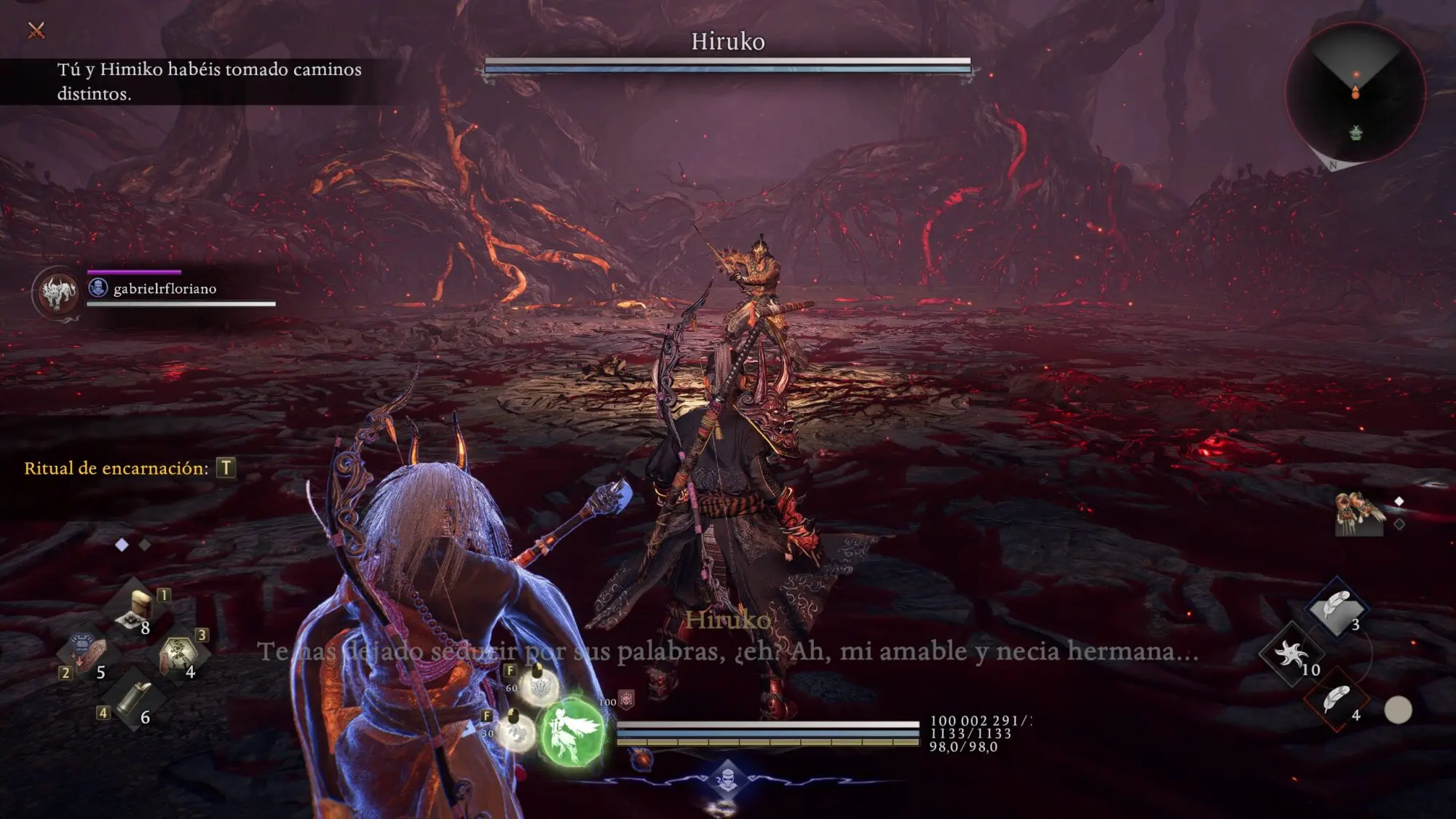Use the armor-down talisman with 5 left
This screenshot has height=819, width=1456.
(x=87, y=654)
